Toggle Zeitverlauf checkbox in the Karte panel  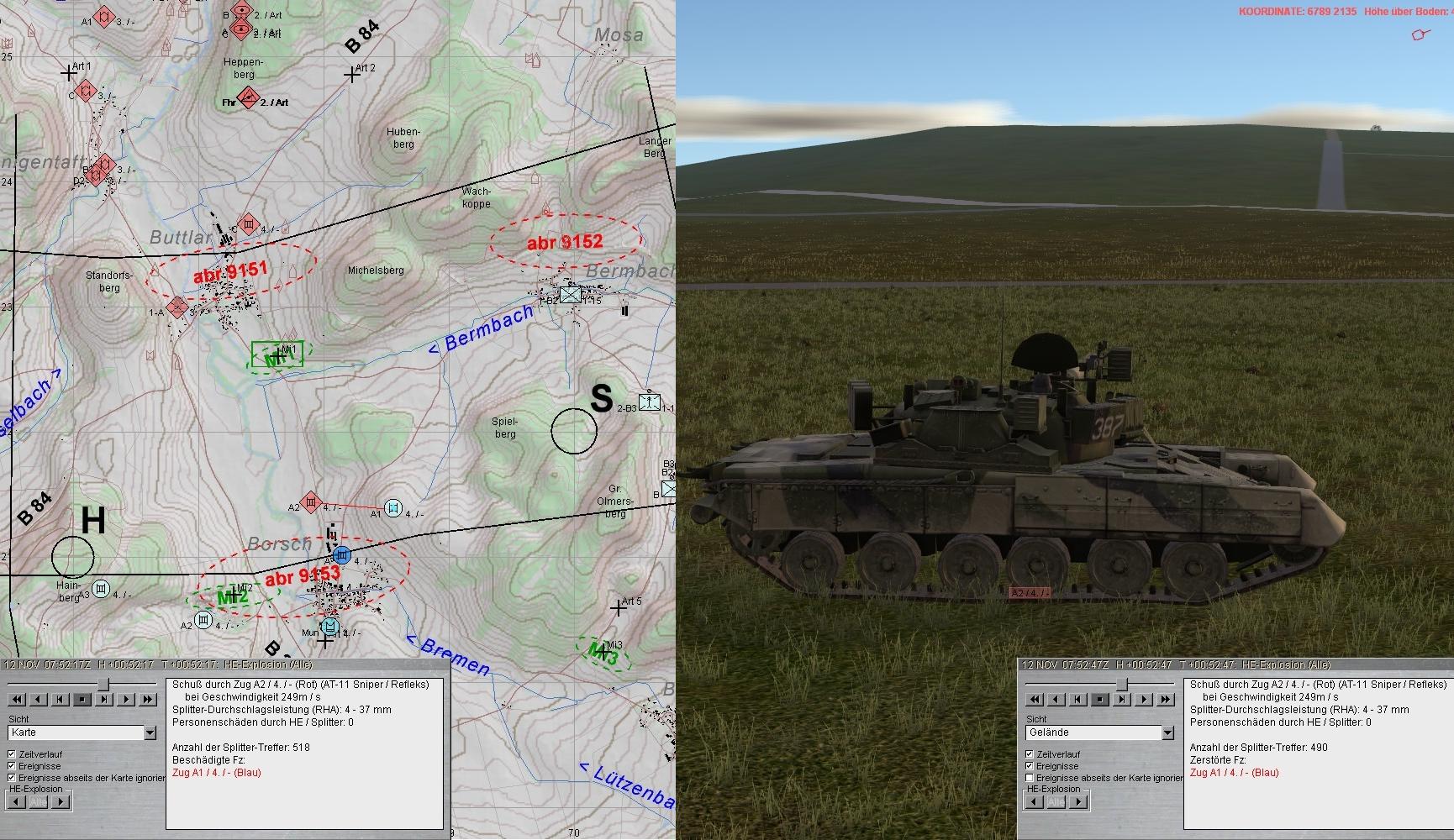(x=12, y=754)
